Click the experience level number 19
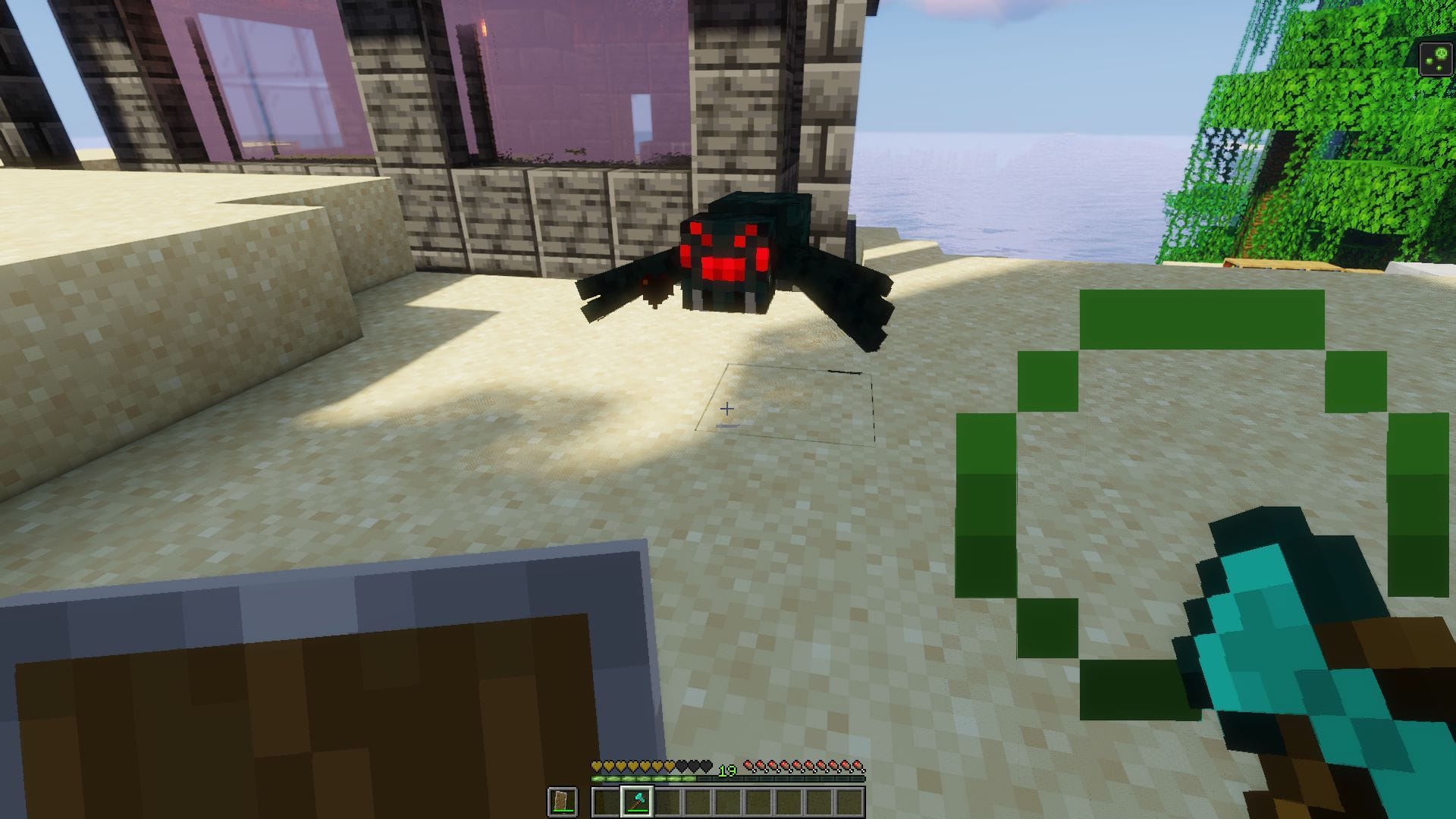1456x819 pixels. click(x=726, y=770)
